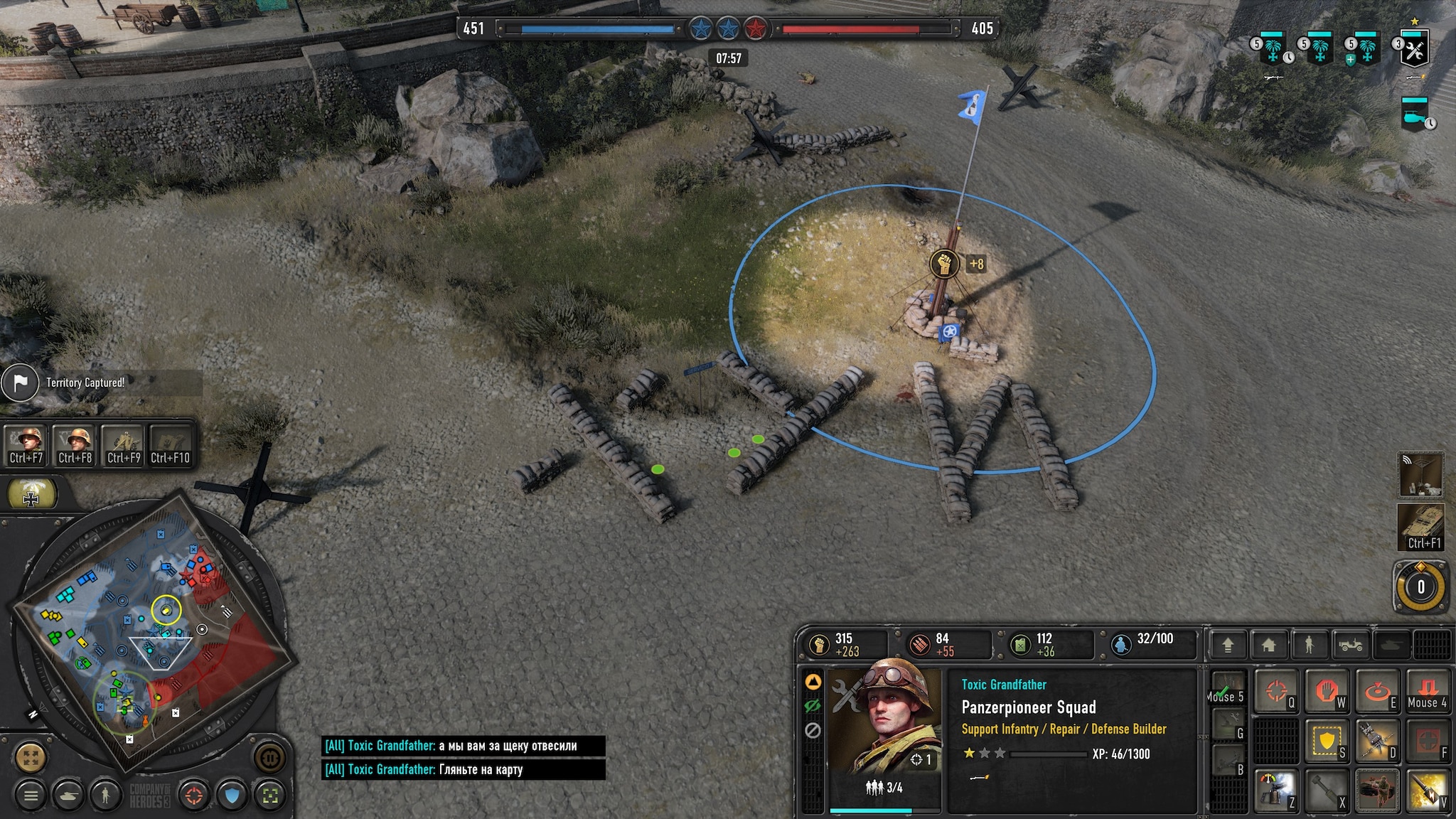
Task: Toggle the tactical pause button
Action: (x=270, y=756)
